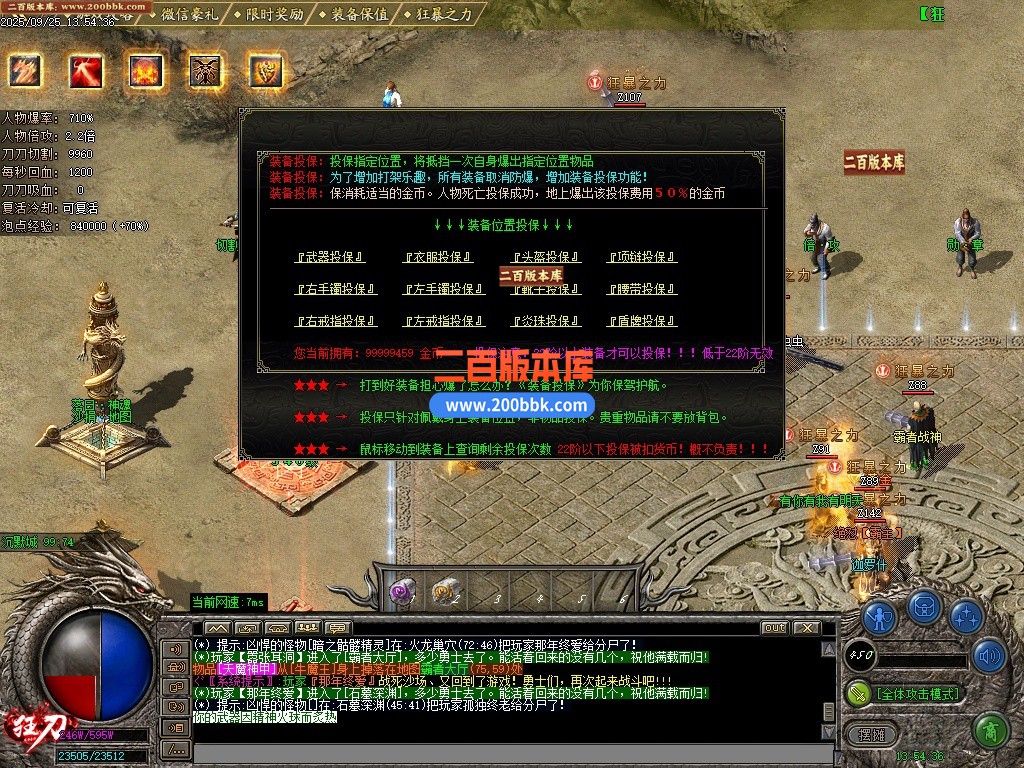Choose 项链投保 necklace insurance
1024x768 pixels.
[642, 257]
